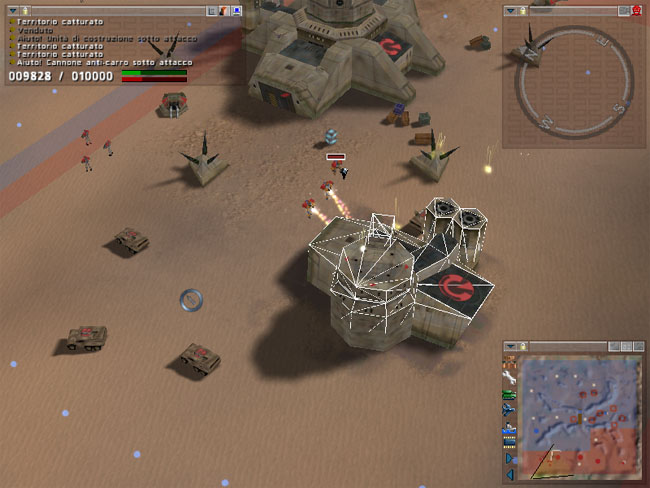
Task: Select the ship filter beside the minimap
Action: tap(510, 431)
